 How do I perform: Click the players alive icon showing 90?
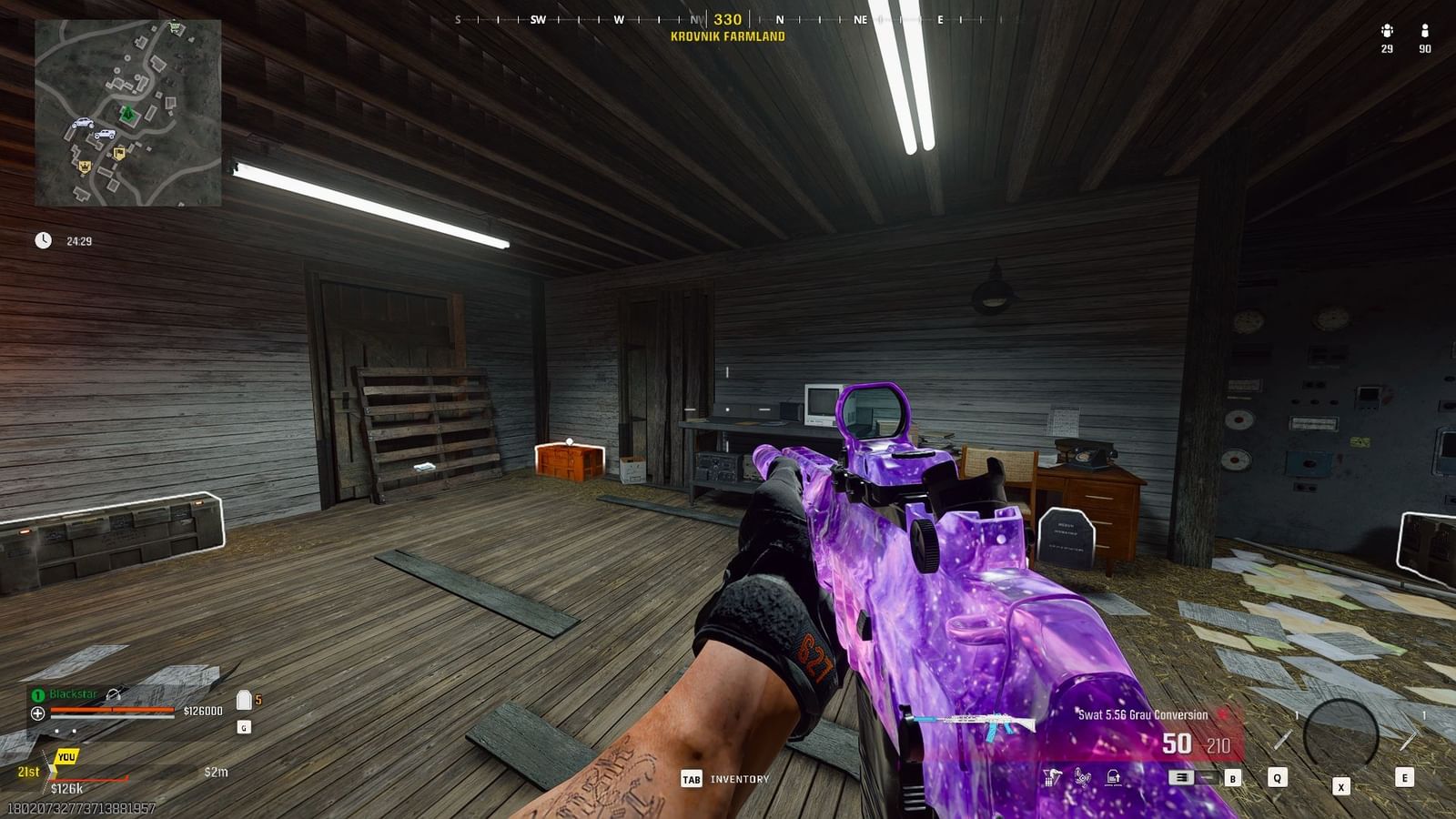tap(1425, 35)
